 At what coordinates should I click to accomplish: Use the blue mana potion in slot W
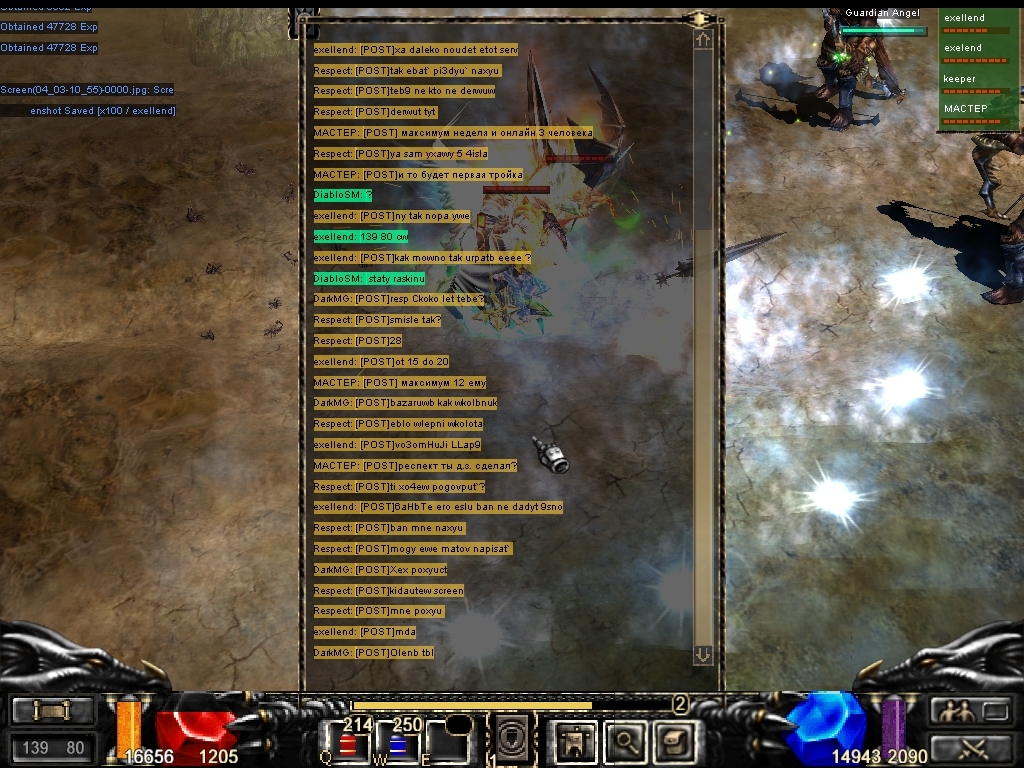click(x=400, y=743)
